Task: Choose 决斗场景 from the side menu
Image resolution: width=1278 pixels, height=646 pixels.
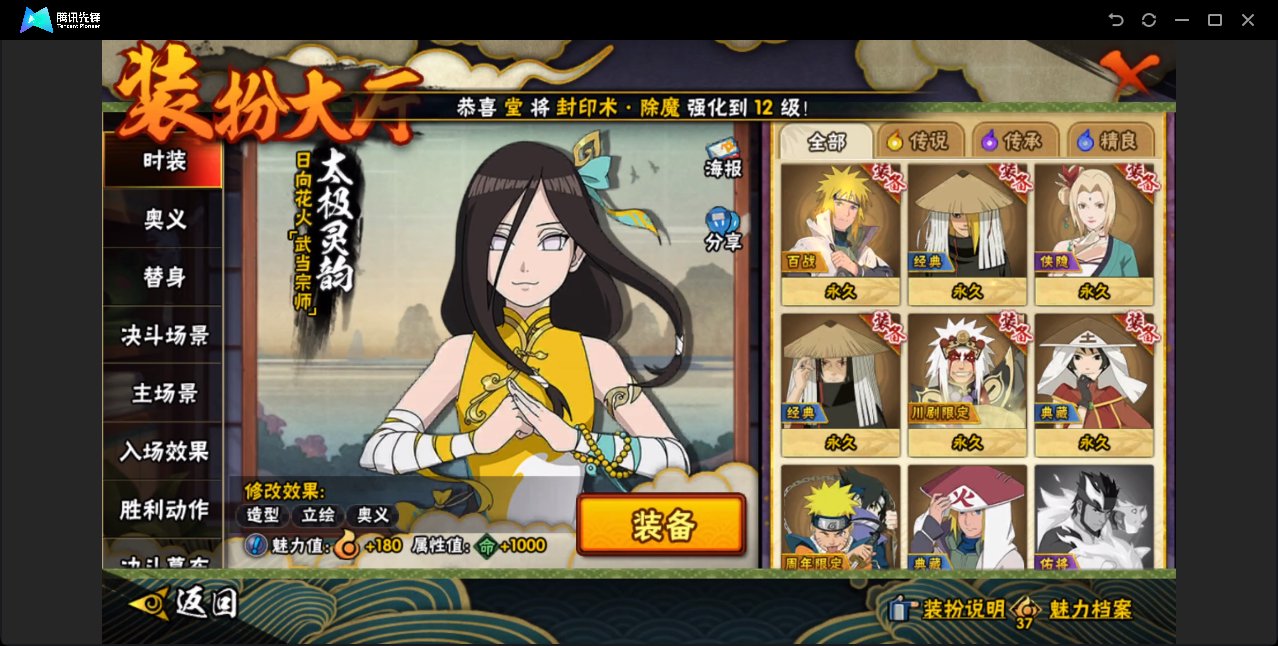Action: click(x=163, y=335)
